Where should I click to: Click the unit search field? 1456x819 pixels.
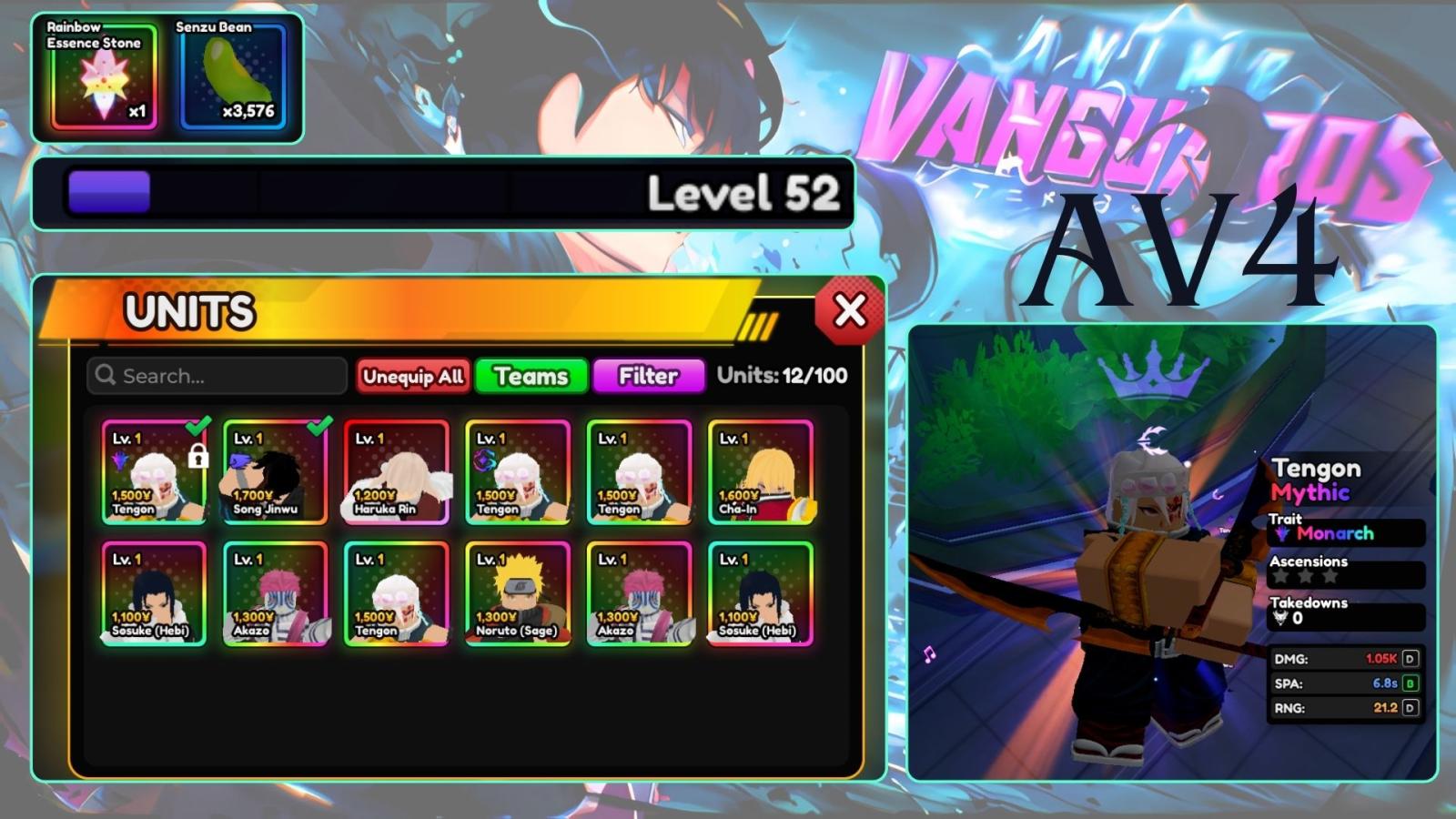[x=217, y=376]
